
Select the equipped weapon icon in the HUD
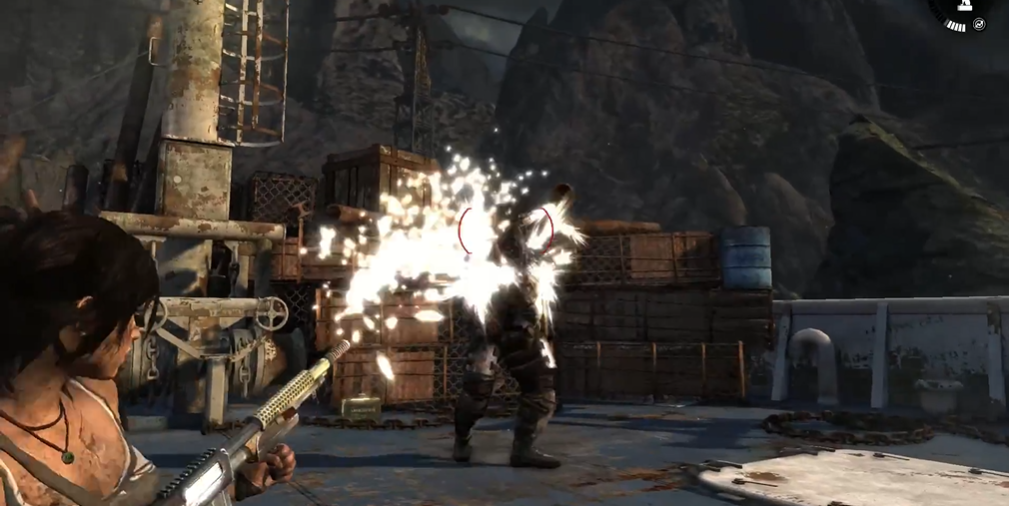[964, 6]
